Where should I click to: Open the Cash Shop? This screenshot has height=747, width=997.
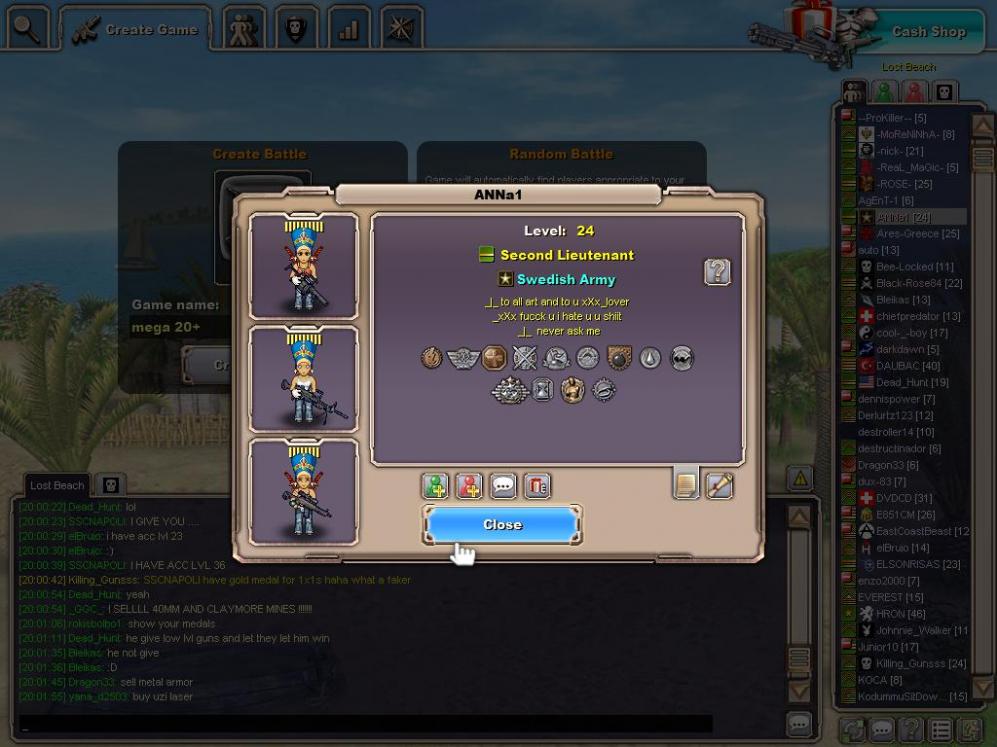(x=928, y=31)
